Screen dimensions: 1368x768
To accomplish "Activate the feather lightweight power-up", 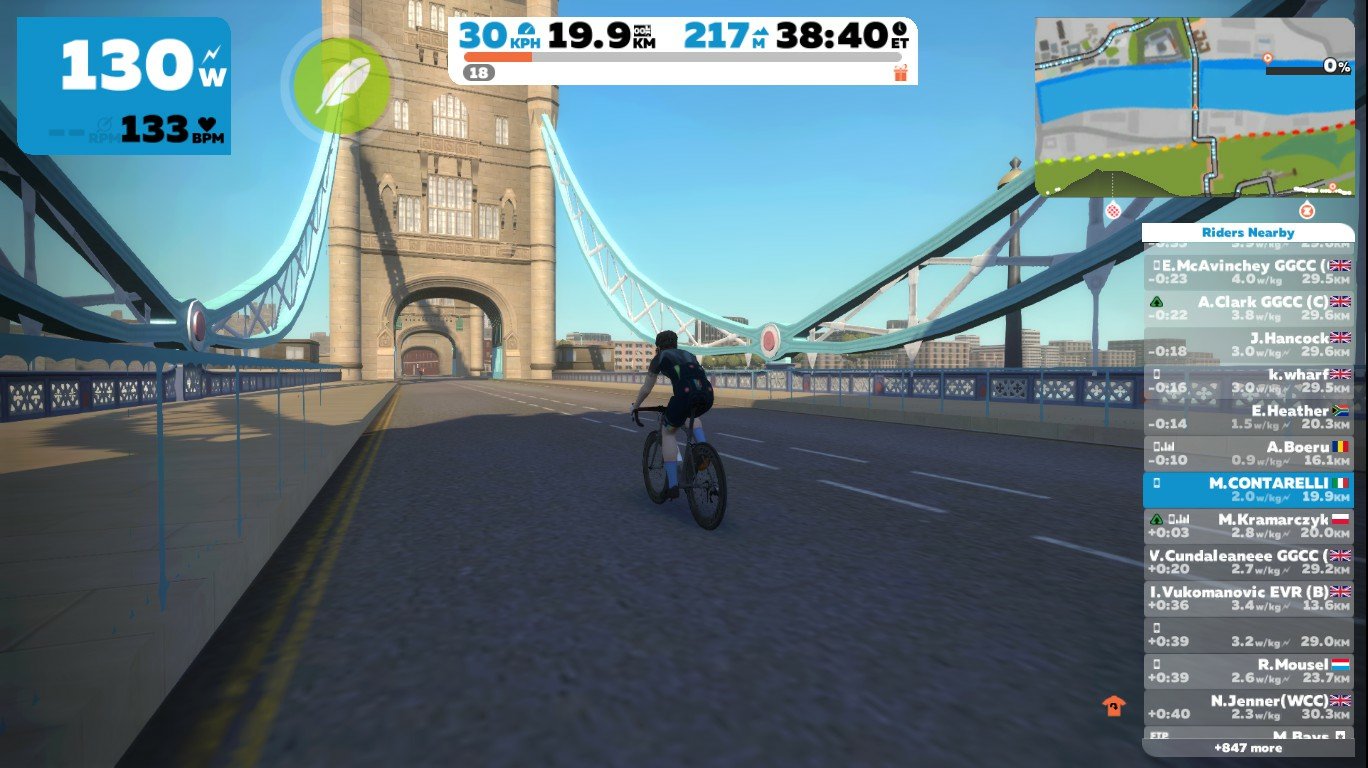I will tap(343, 84).
